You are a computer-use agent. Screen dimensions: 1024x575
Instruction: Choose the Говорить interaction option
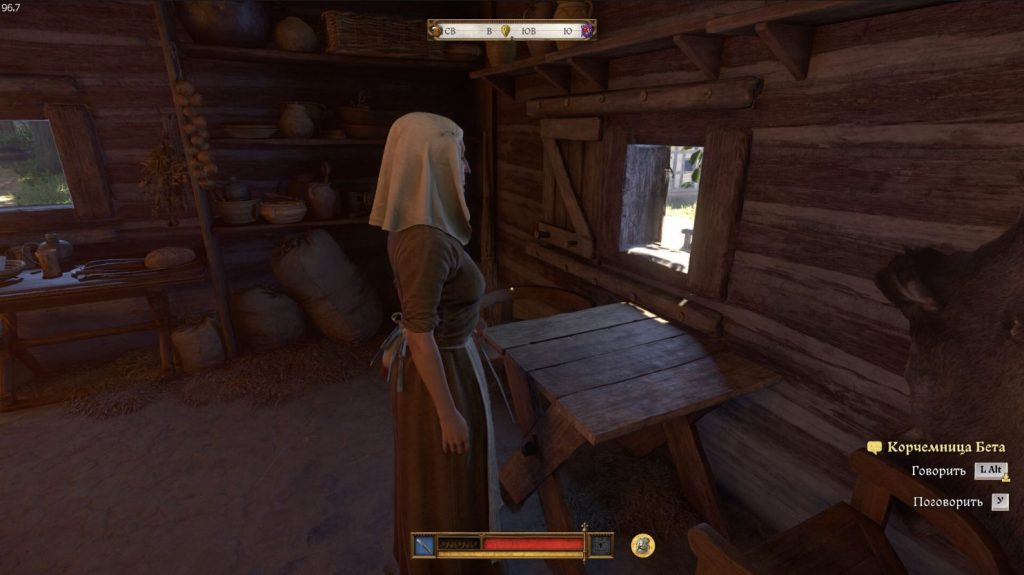click(x=939, y=471)
